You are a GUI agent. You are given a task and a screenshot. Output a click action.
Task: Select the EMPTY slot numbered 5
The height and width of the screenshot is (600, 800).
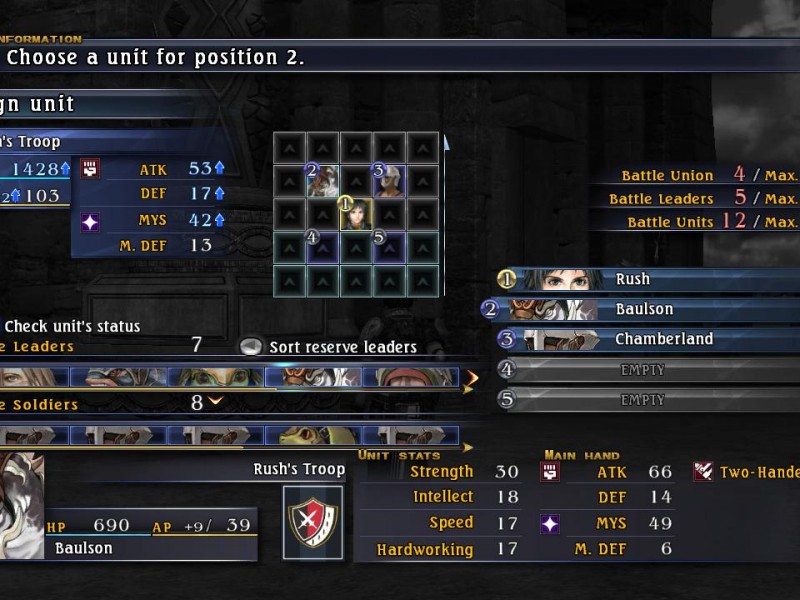(x=641, y=400)
